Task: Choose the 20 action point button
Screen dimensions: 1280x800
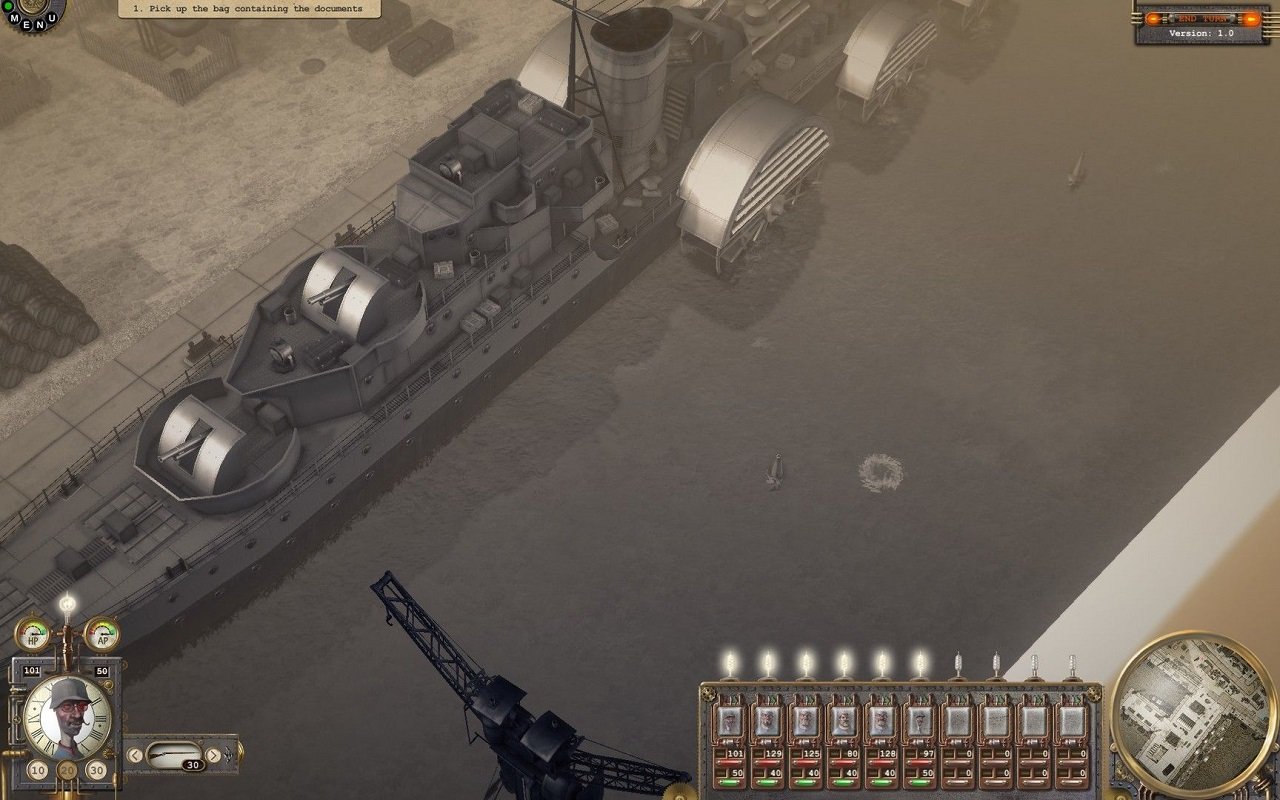Action: pos(67,771)
